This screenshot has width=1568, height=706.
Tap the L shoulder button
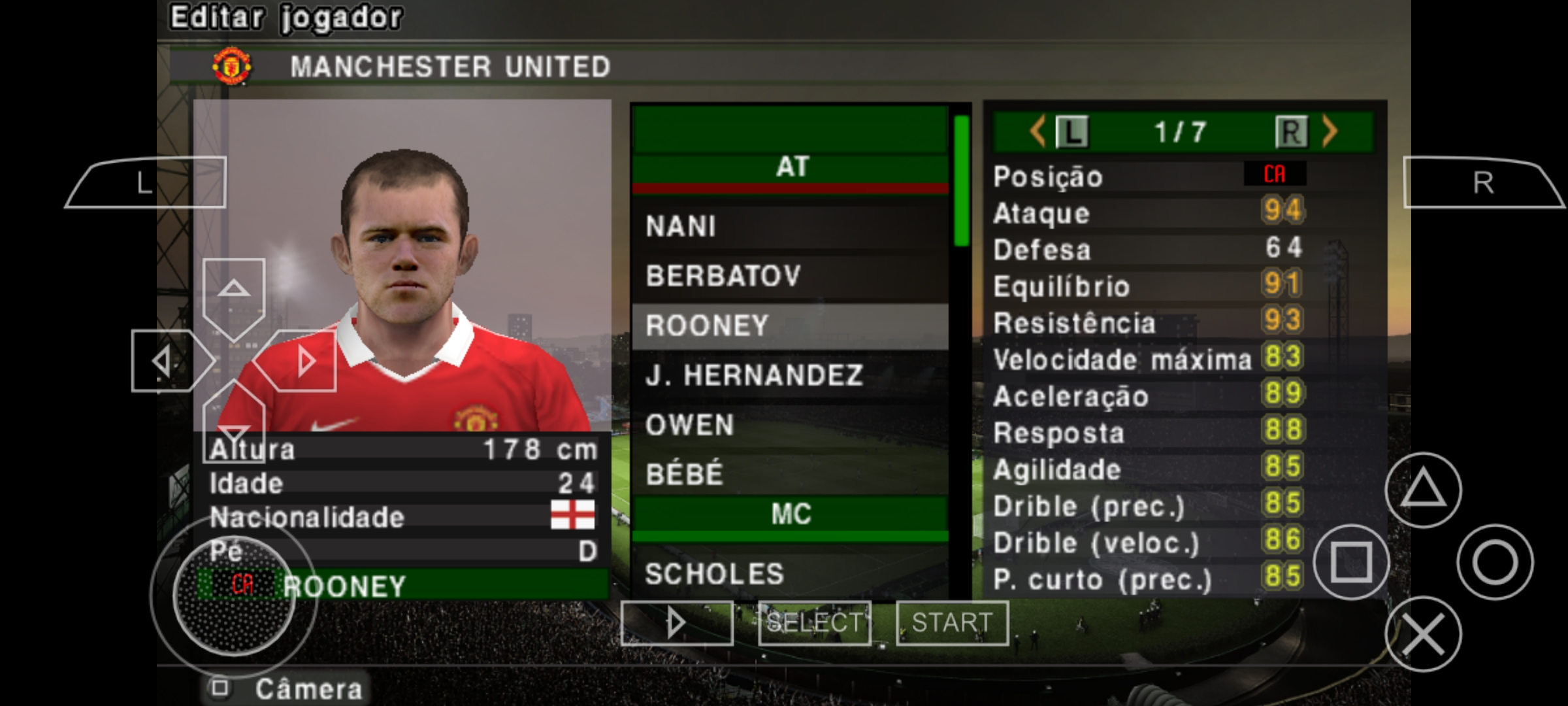[144, 185]
